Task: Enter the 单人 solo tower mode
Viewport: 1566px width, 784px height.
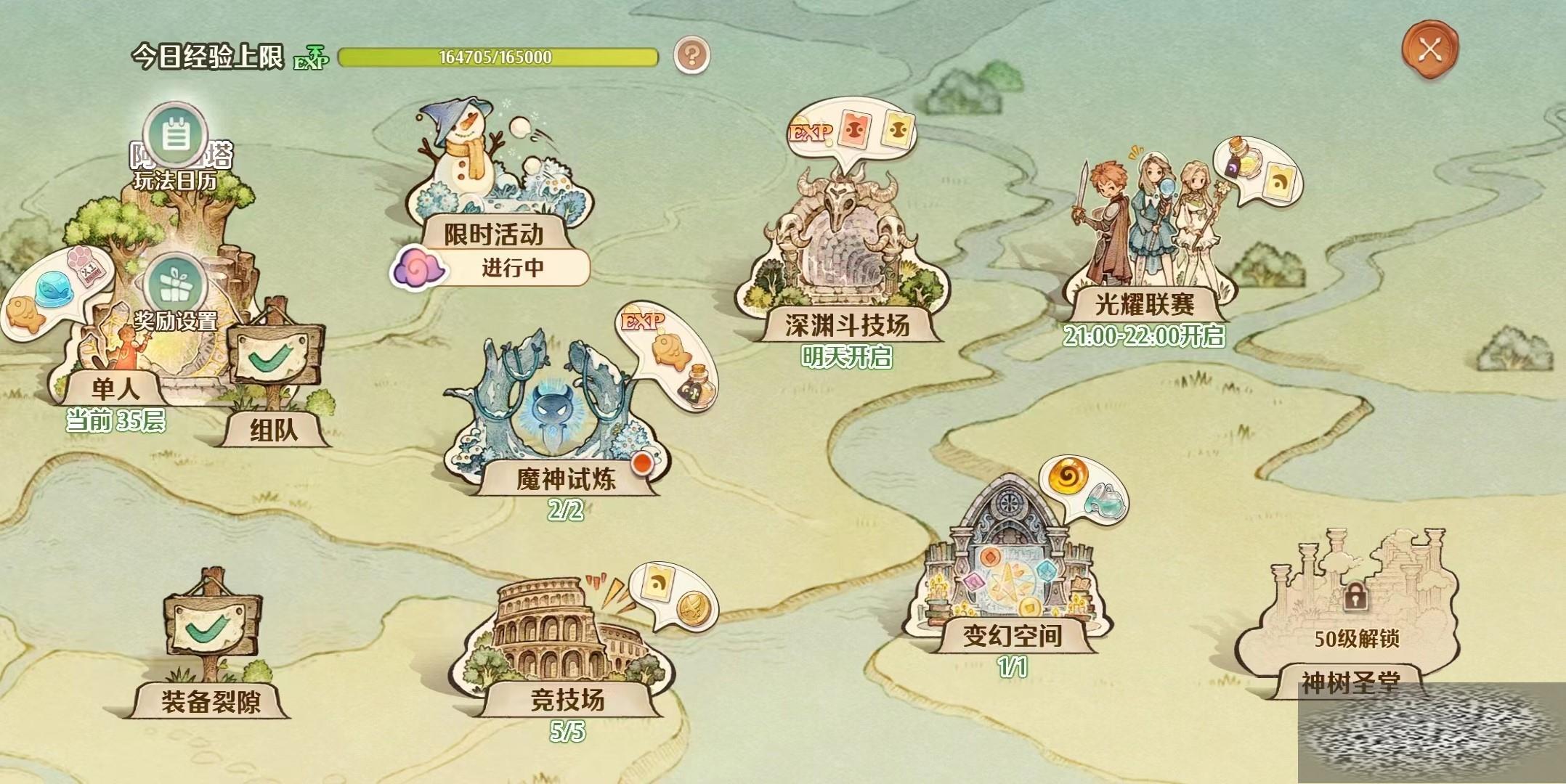Action: (x=115, y=388)
